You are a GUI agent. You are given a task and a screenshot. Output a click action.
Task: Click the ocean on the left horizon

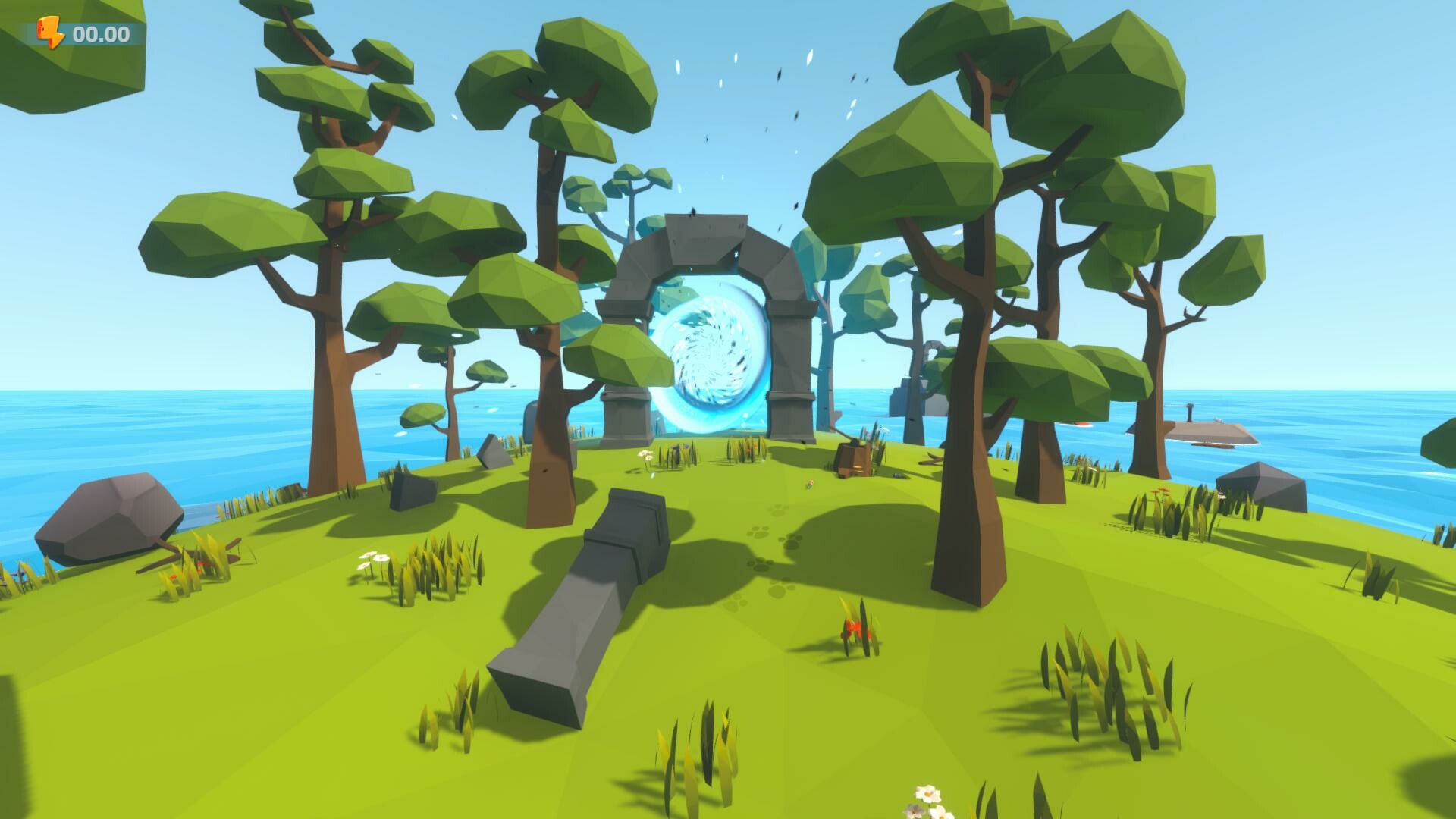coord(91,425)
